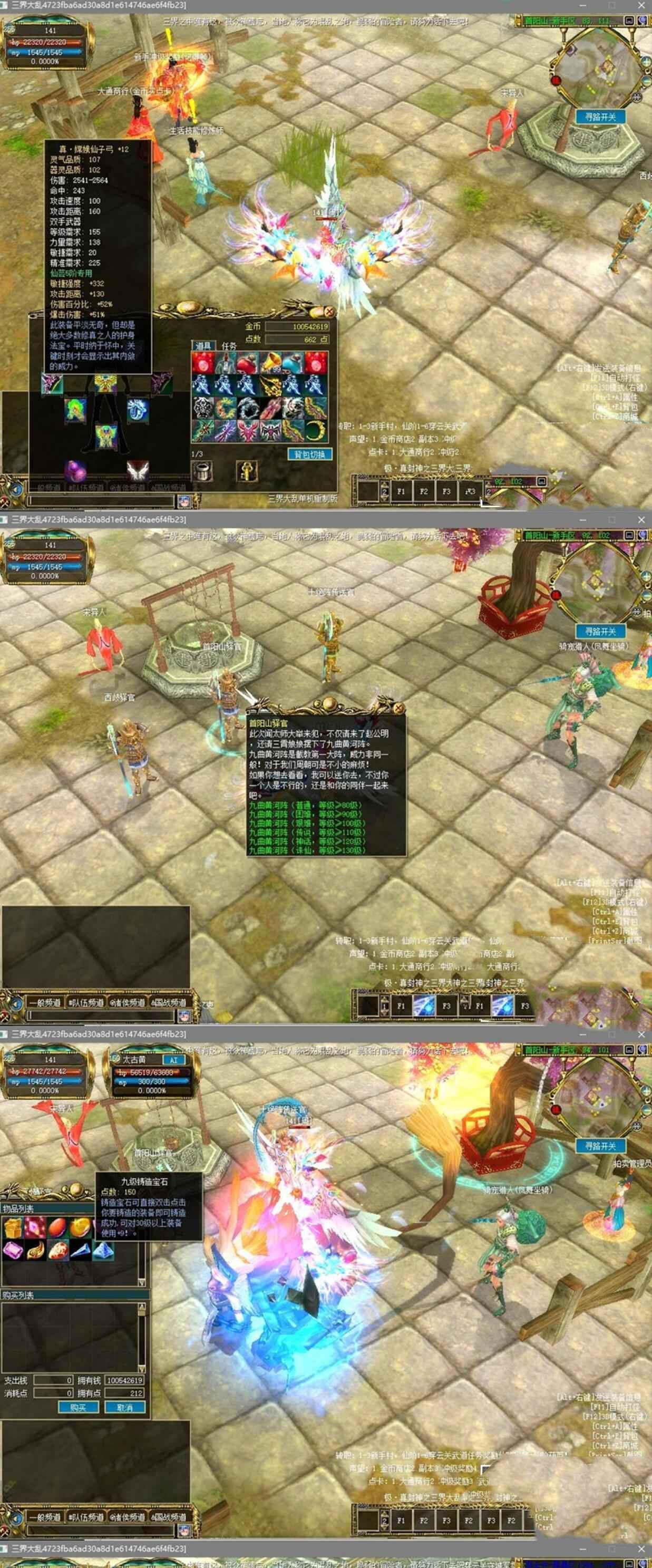Click the 背包切换 bag switch button

point(309,454)
